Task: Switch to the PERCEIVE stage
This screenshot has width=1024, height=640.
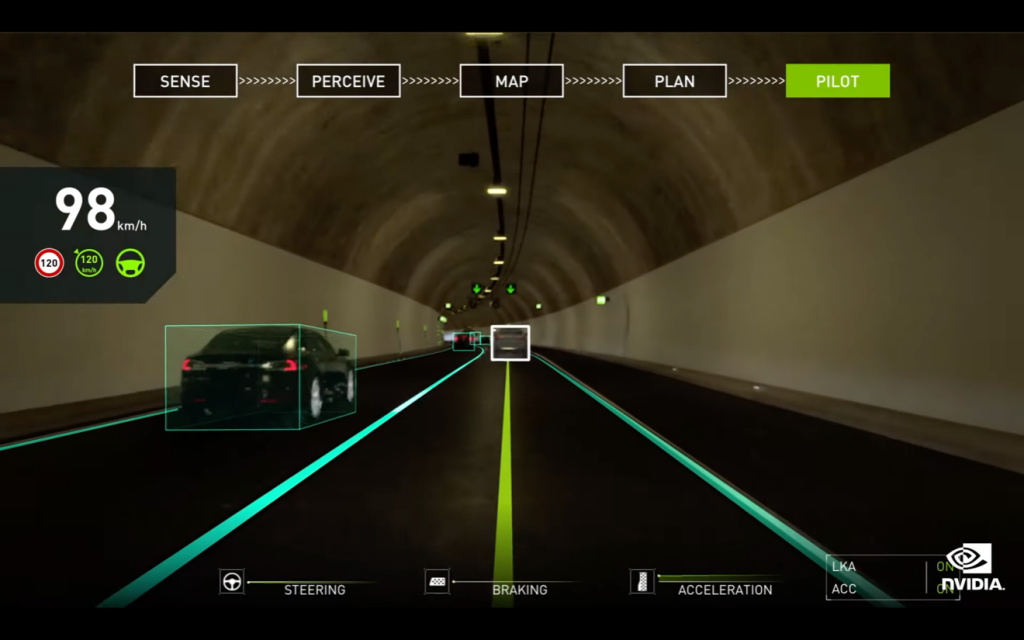Action: (348, 81)
